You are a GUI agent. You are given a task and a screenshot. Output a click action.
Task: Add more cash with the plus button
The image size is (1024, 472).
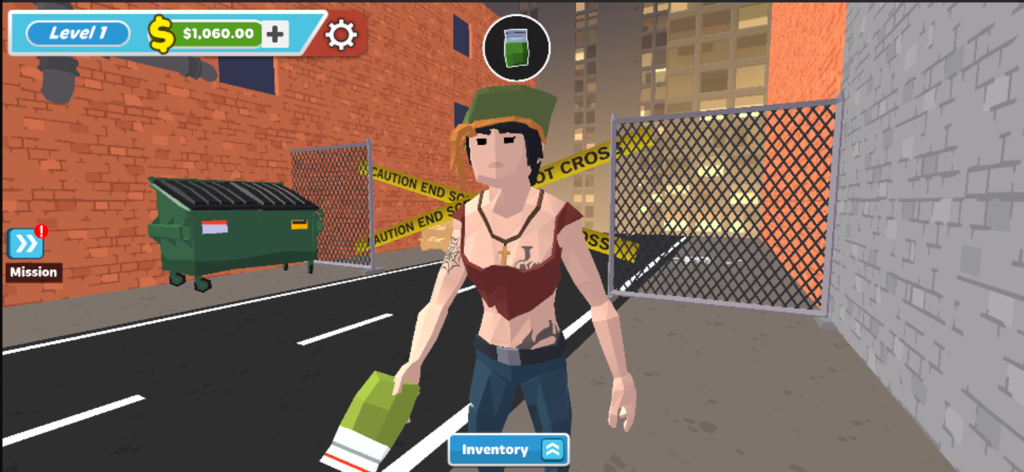[x=275, y=34]
